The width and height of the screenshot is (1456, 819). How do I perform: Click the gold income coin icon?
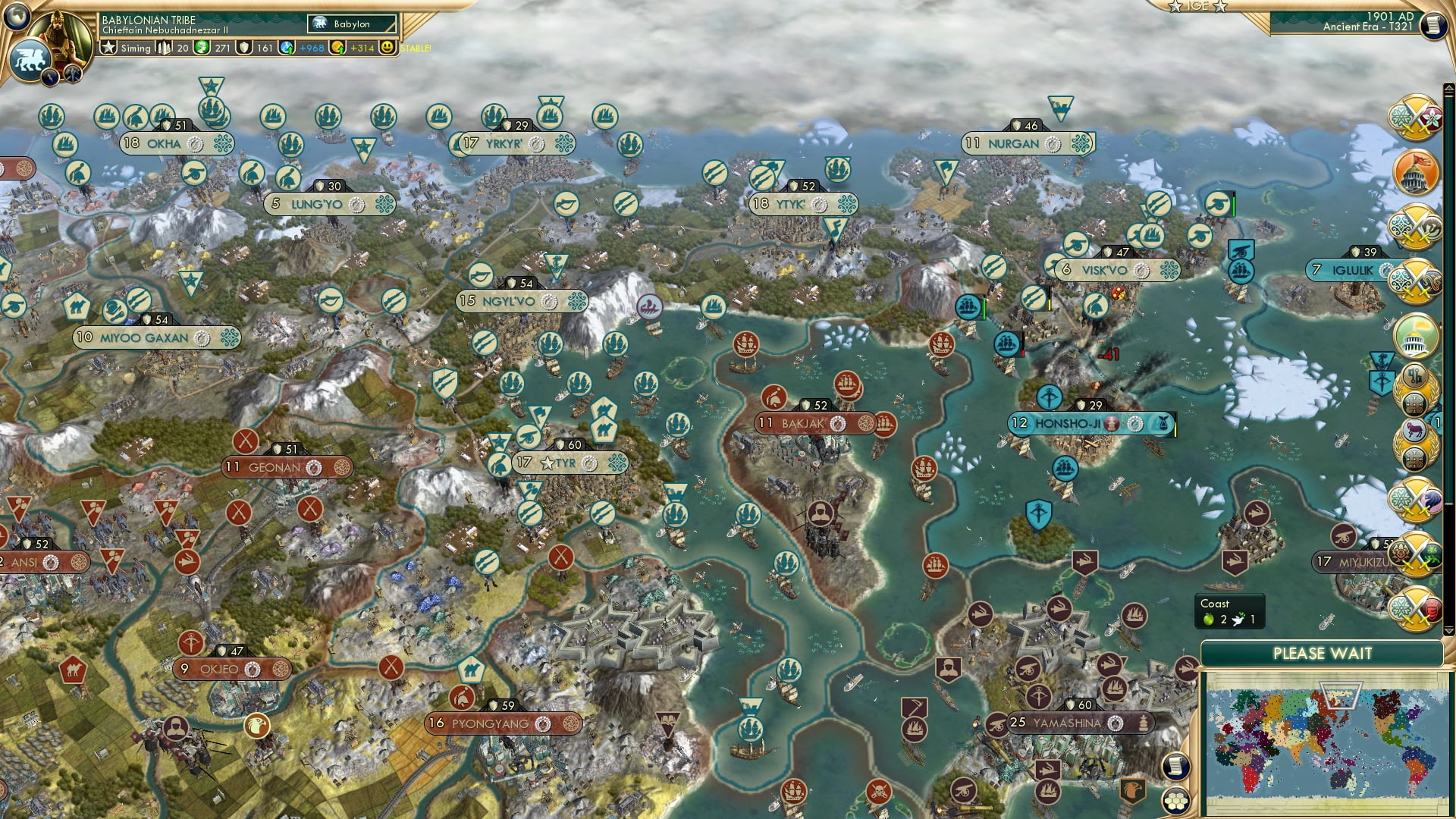[338, 49]
